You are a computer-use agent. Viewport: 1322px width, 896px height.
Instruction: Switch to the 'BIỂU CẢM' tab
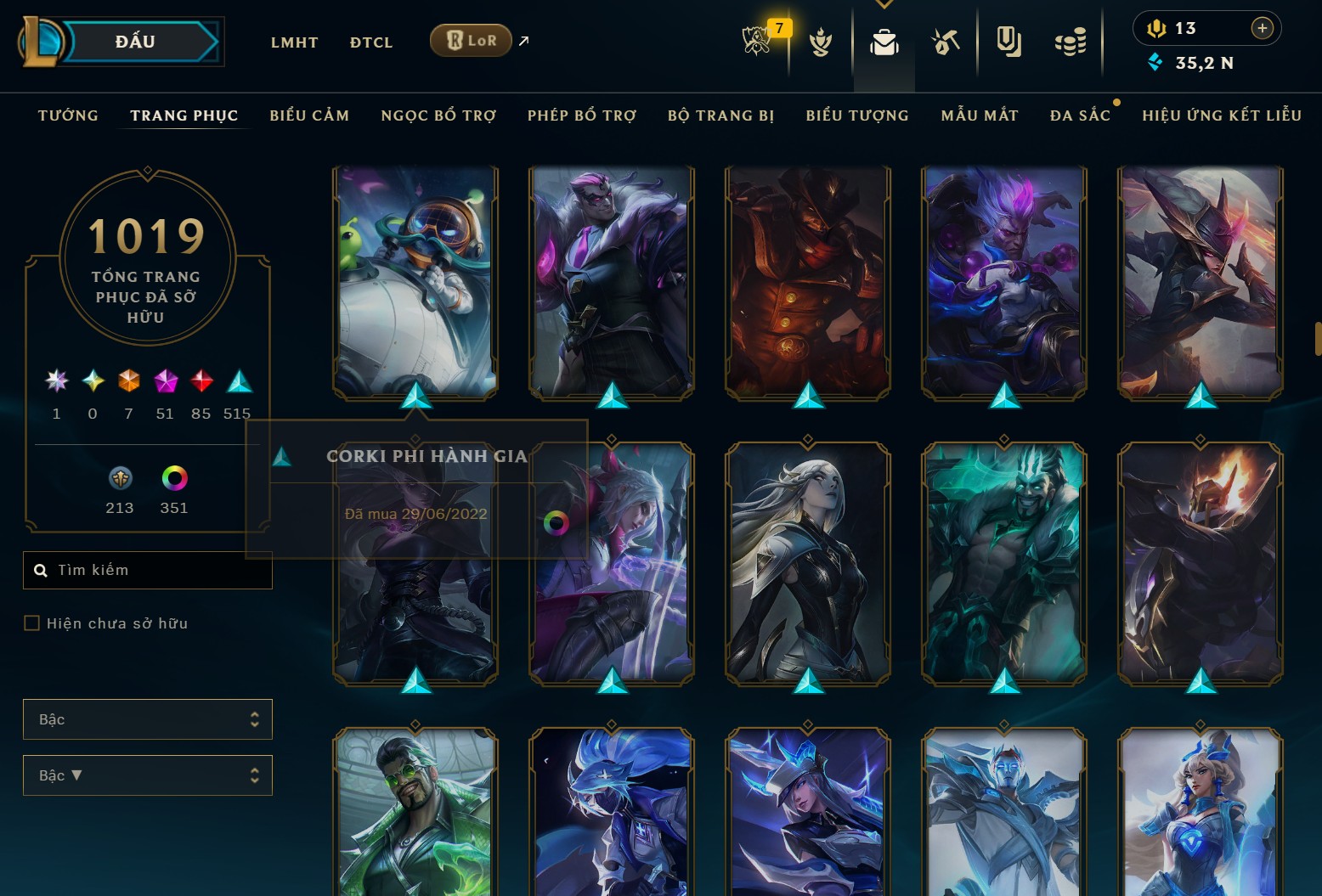click(309, 116)
